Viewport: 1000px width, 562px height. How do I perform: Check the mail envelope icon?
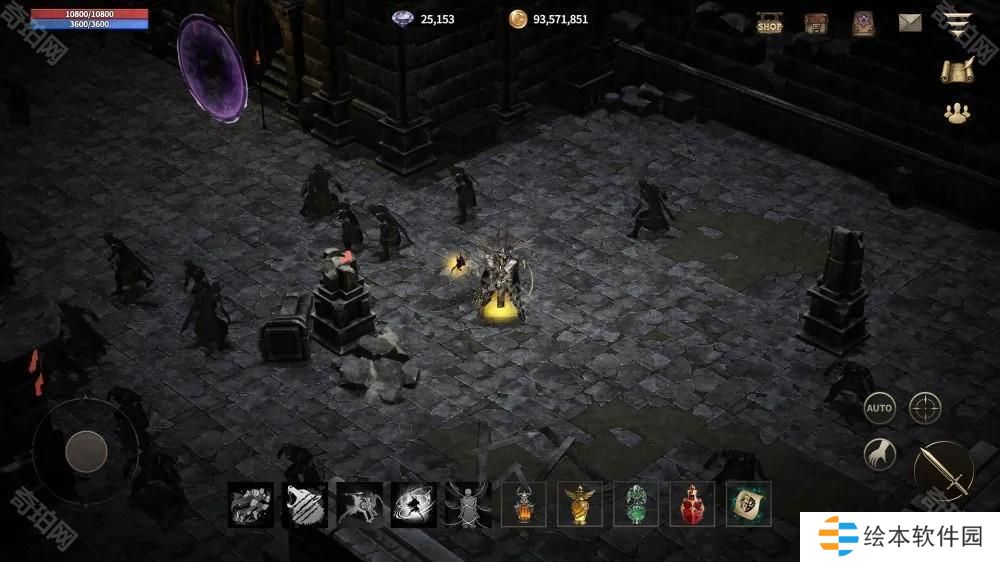910,23
